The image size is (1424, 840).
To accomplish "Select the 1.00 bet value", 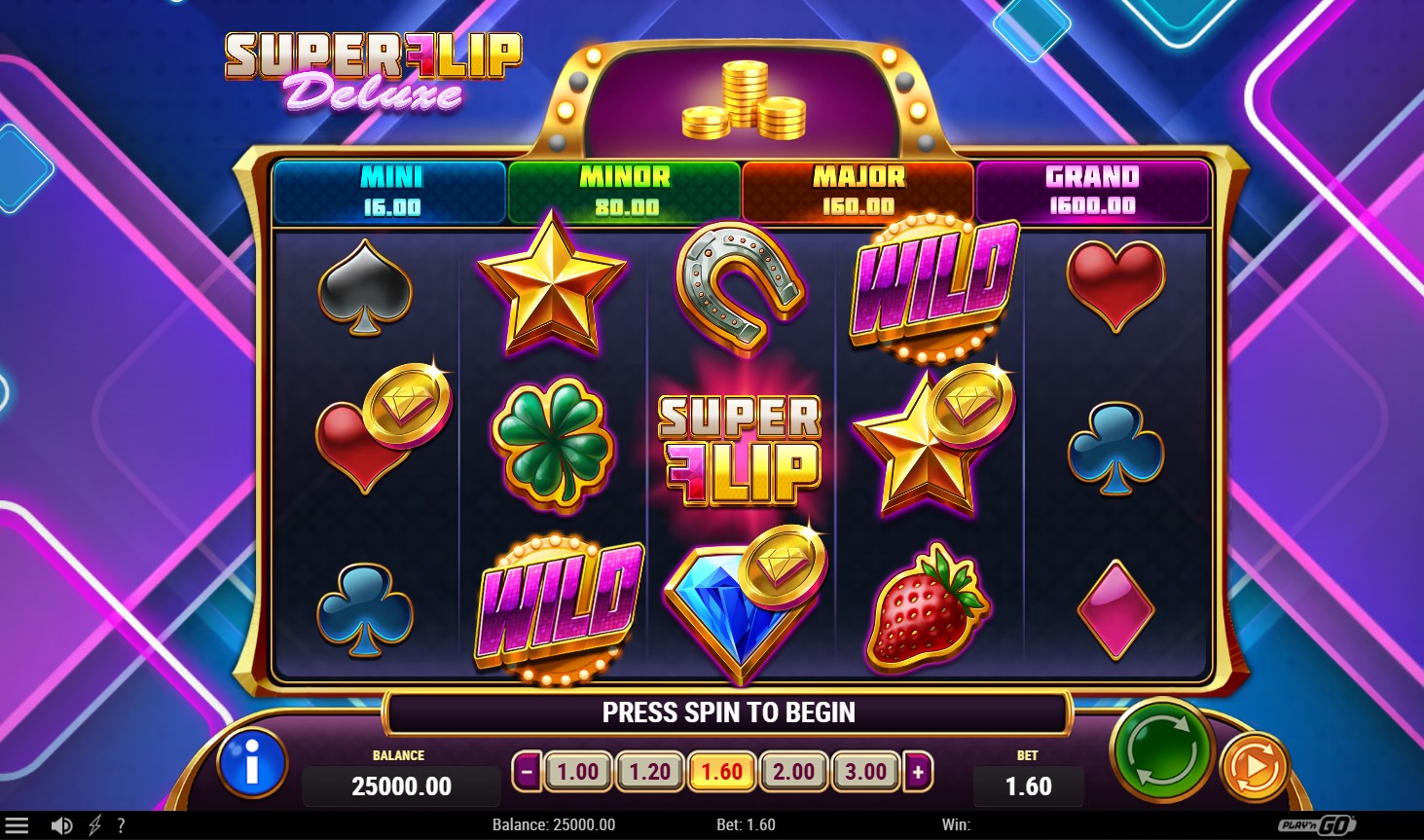I will pos(578,773).
